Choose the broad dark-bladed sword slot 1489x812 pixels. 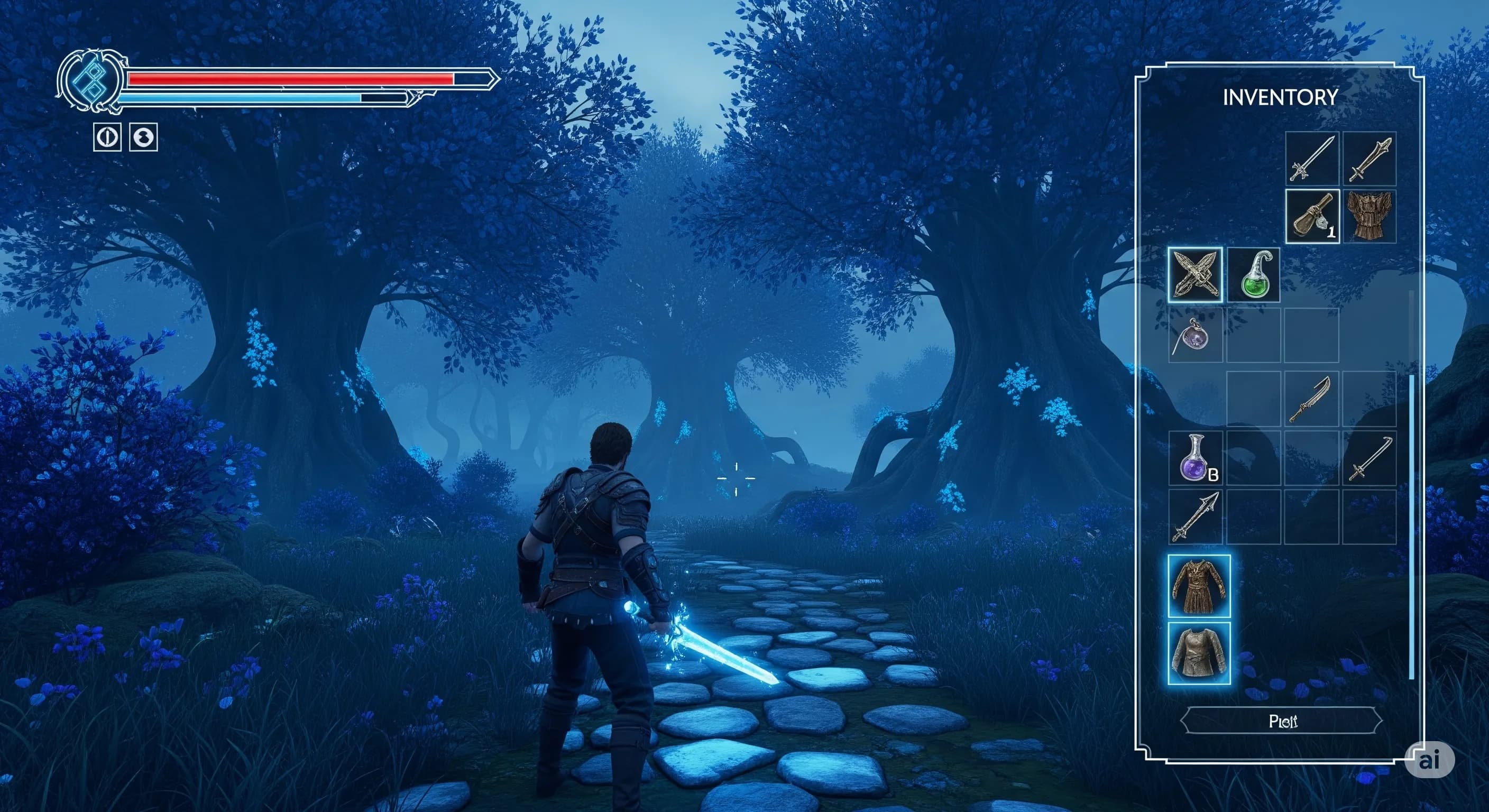click(1369, 158)
